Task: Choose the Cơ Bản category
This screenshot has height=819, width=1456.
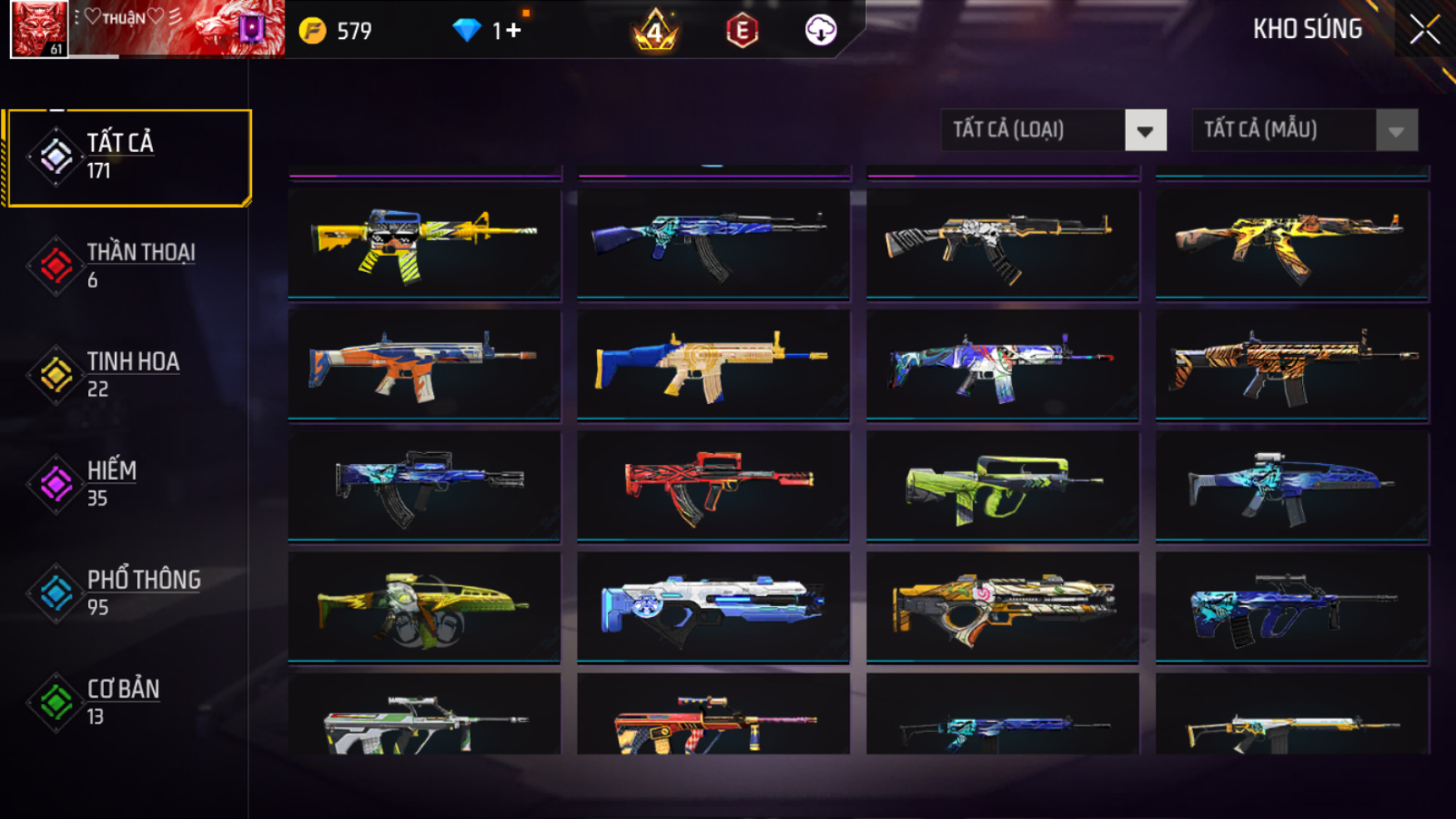Action: [125, 702]
